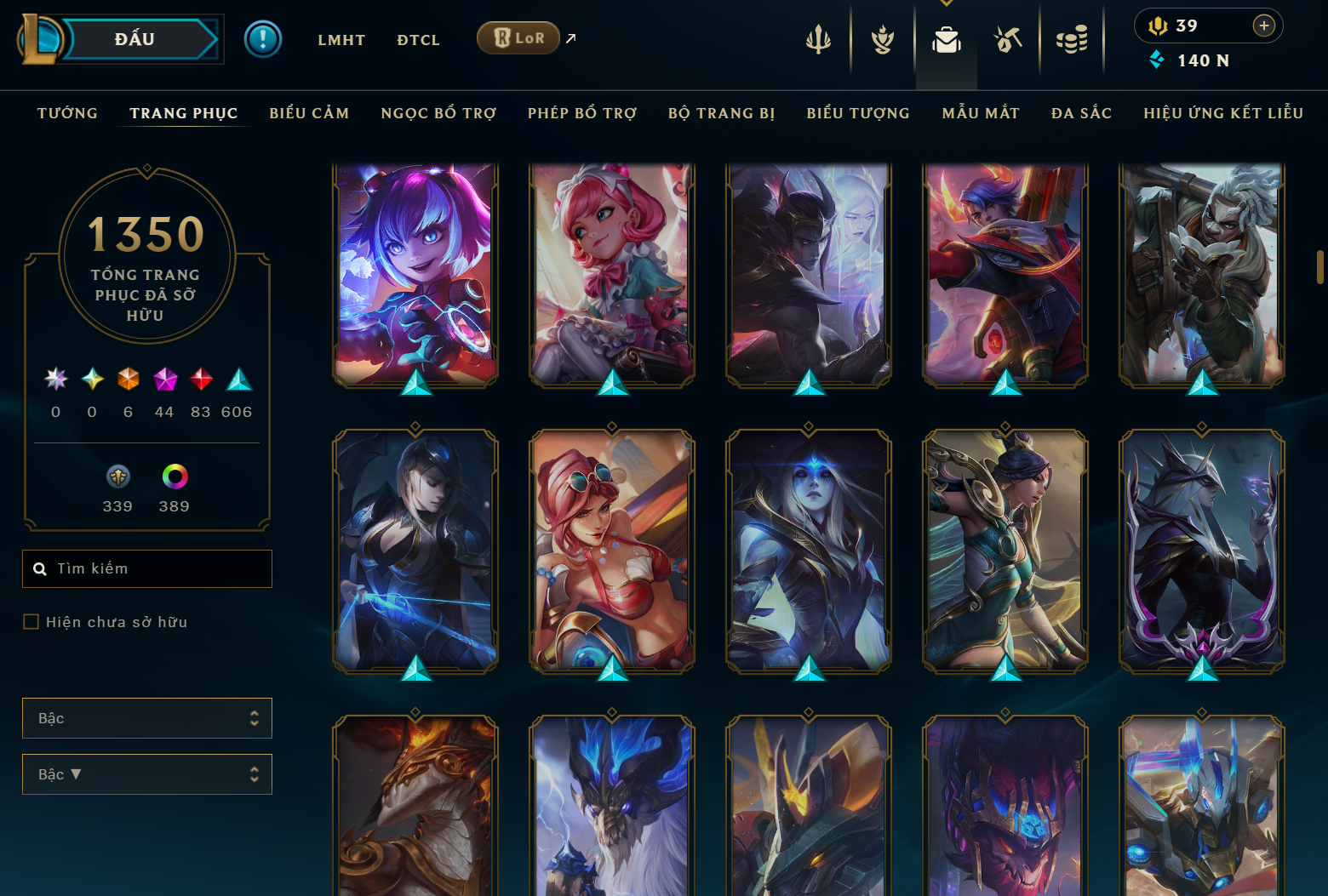Select the purple epic gem showing 44
1328x896 pixels.
tap(164, 380)
